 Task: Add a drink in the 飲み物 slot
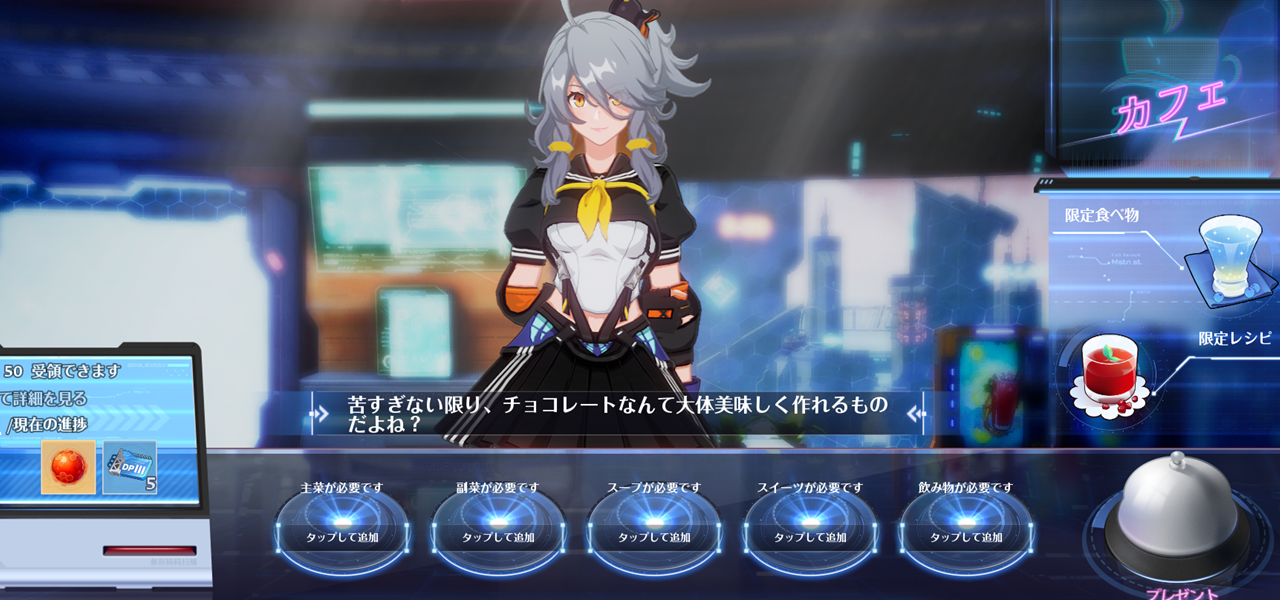(x=966, y=529)
